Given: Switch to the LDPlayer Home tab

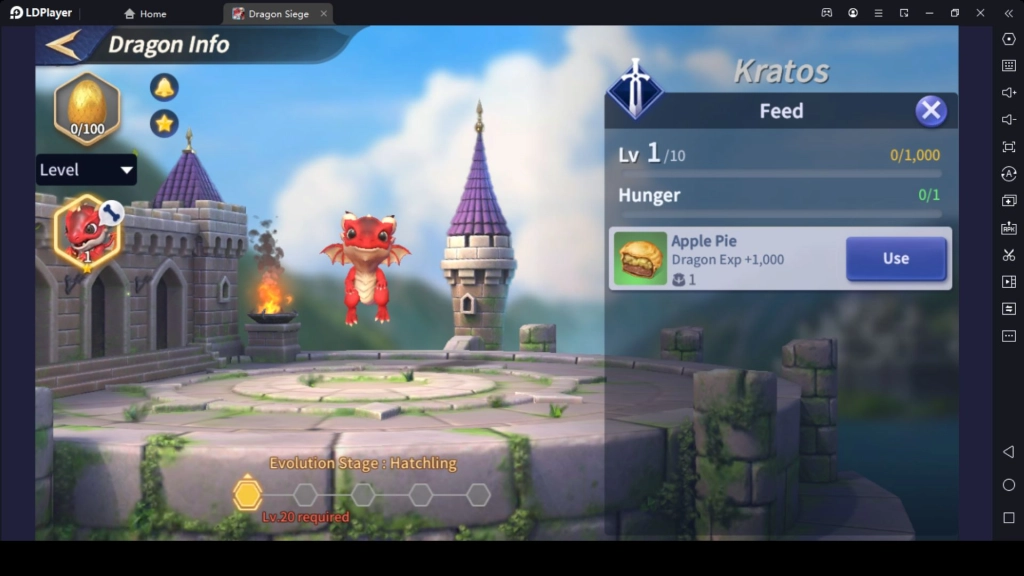Looking at the screenshot, I should pyautogui.click(x=145, y=14).
